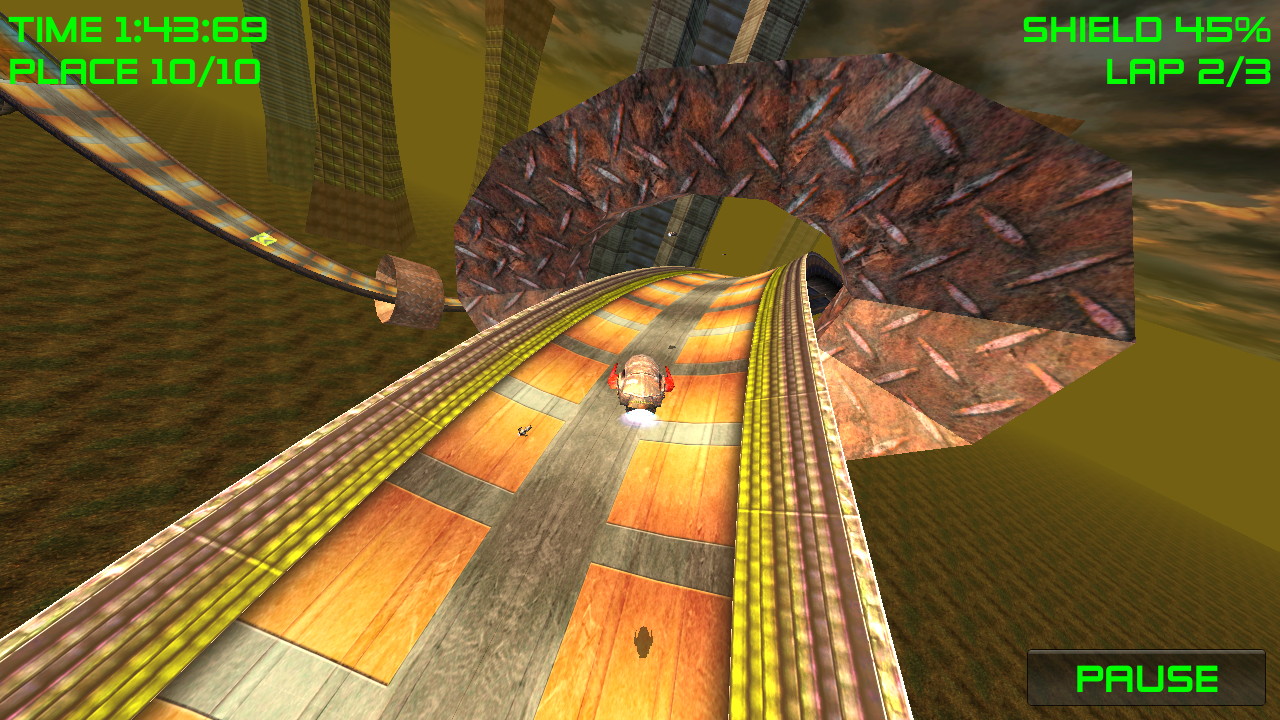Select the green checkpoint marker on the distant track

pyautogui.click(x=262, y=240)
